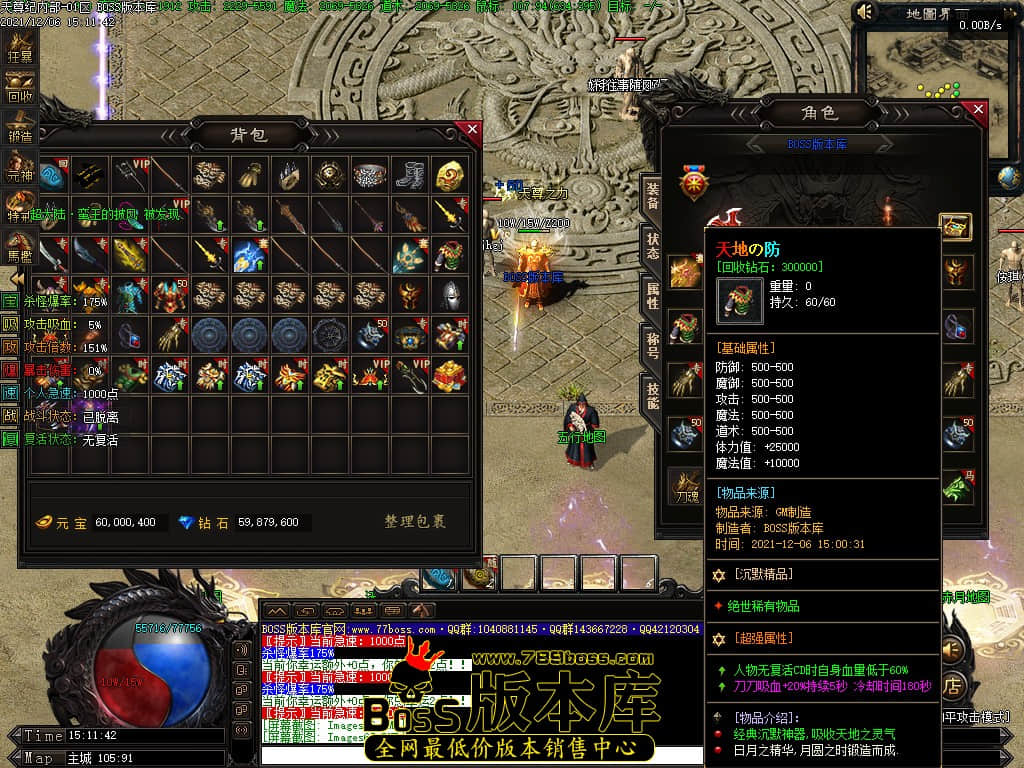Select the grey boots in the bag
Viewport: 1024px width, 768px height.
tap(410, 175)
